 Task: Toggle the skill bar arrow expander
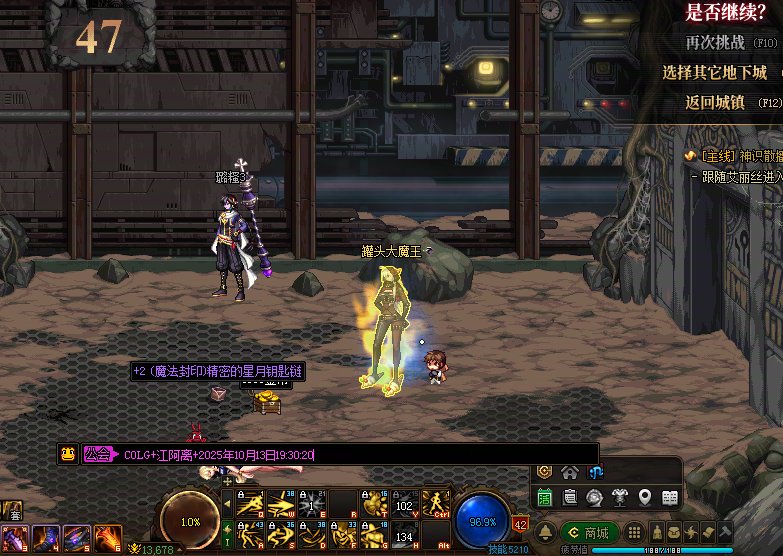tap(227, 481)
